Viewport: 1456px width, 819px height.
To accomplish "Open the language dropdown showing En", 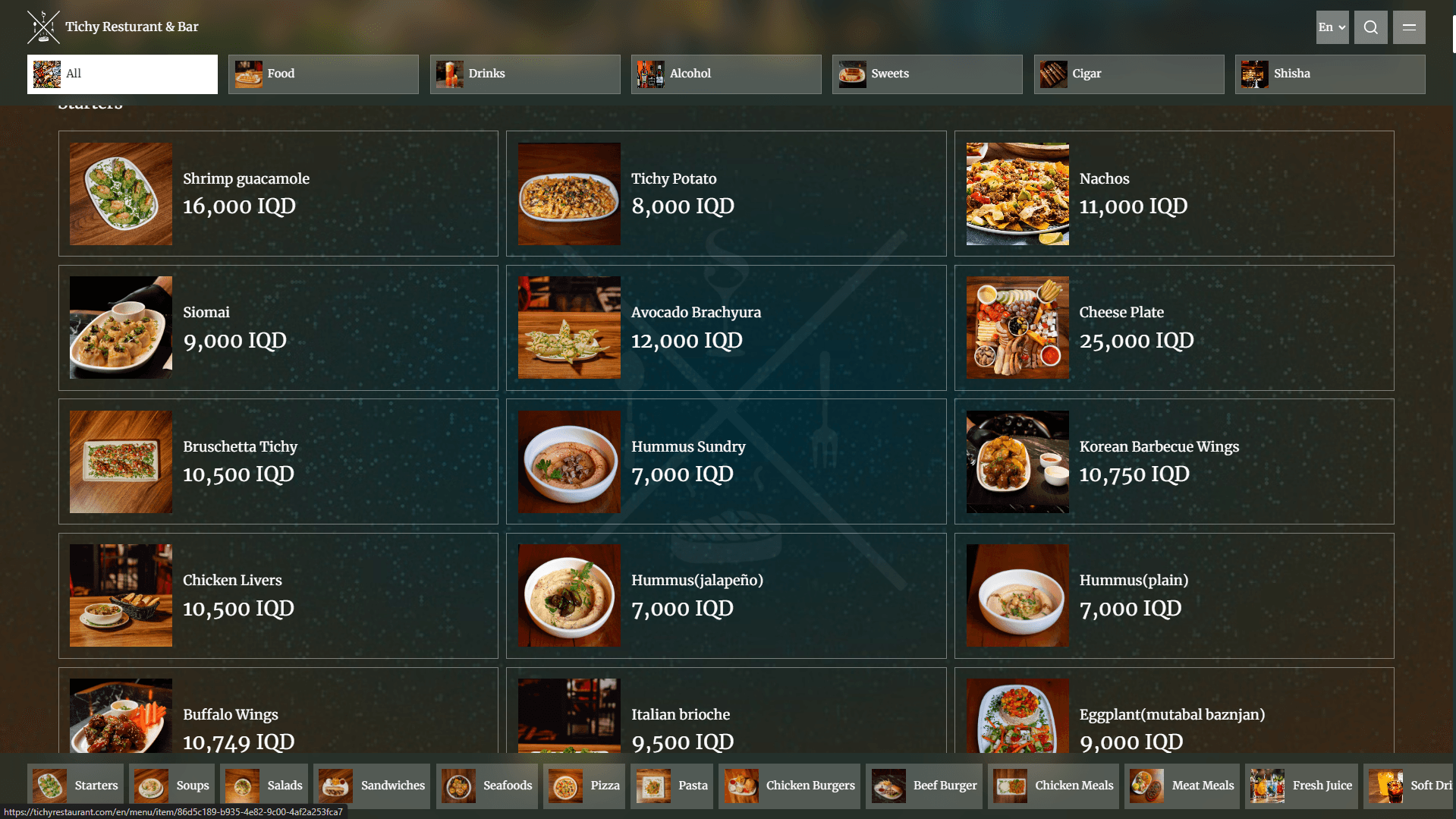I will click(x=1332, y=27).
